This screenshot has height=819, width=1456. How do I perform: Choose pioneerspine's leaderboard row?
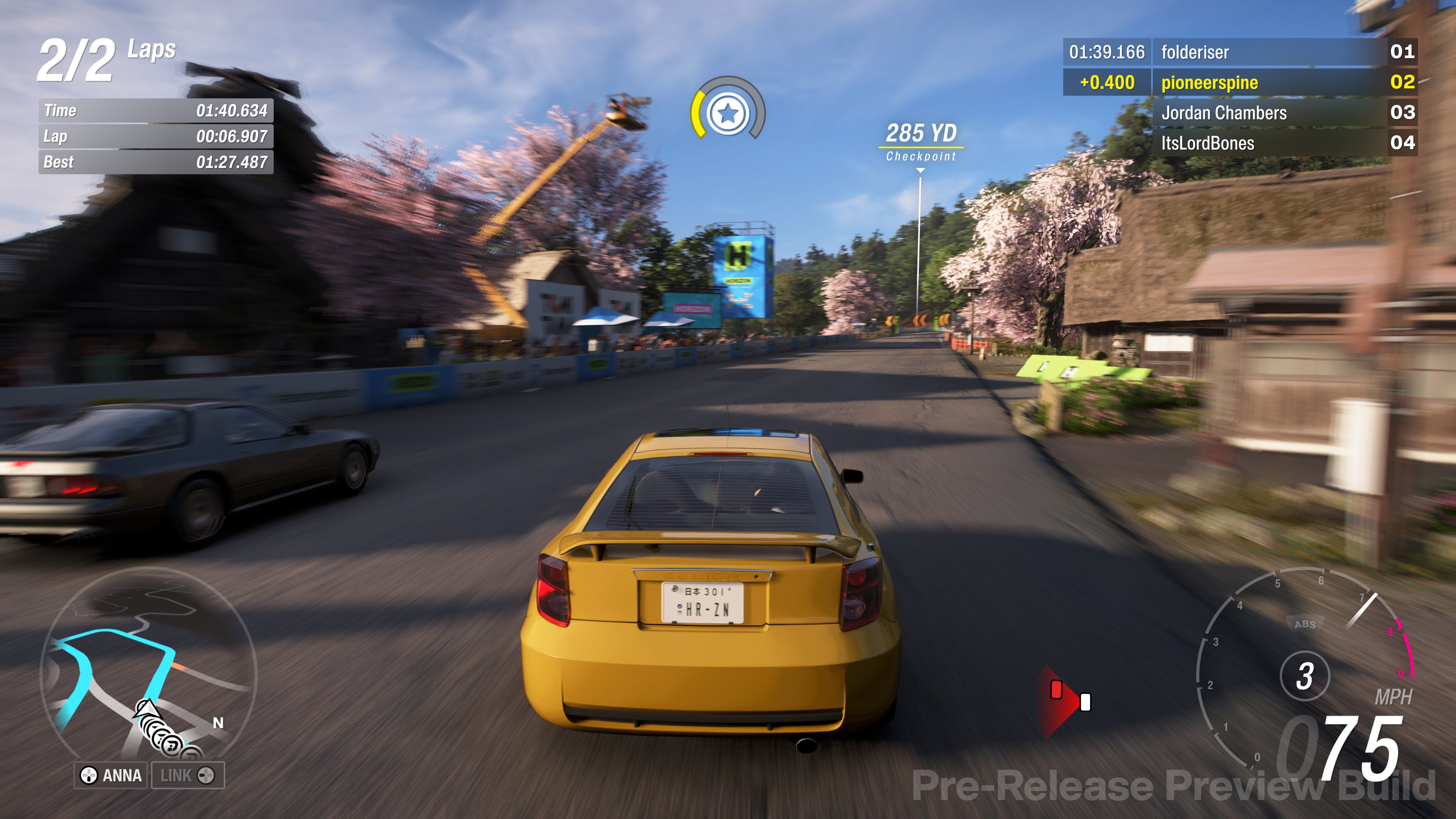pos(1239,83)
